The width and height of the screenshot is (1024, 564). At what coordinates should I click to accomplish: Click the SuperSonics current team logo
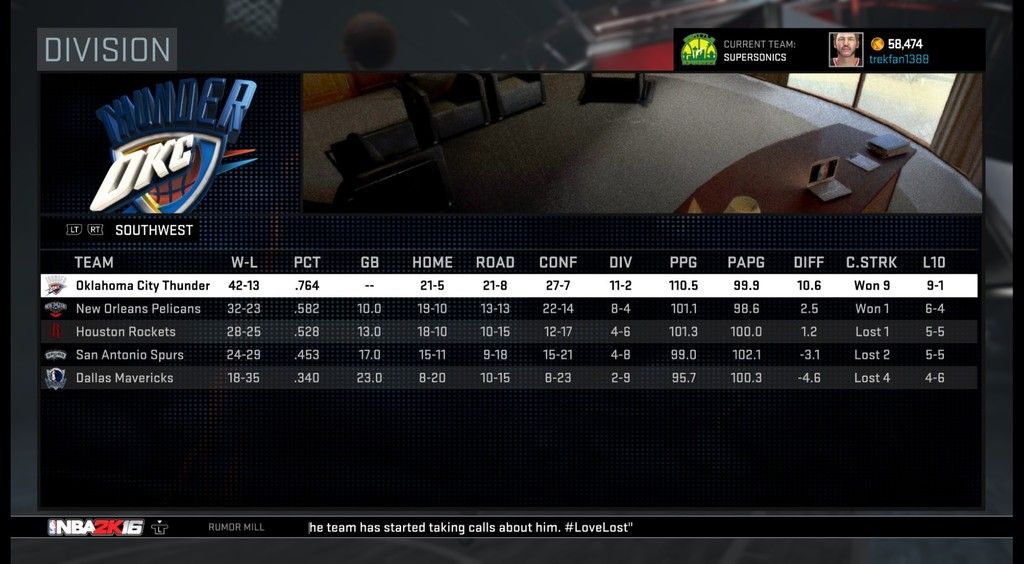coord(698,50)
